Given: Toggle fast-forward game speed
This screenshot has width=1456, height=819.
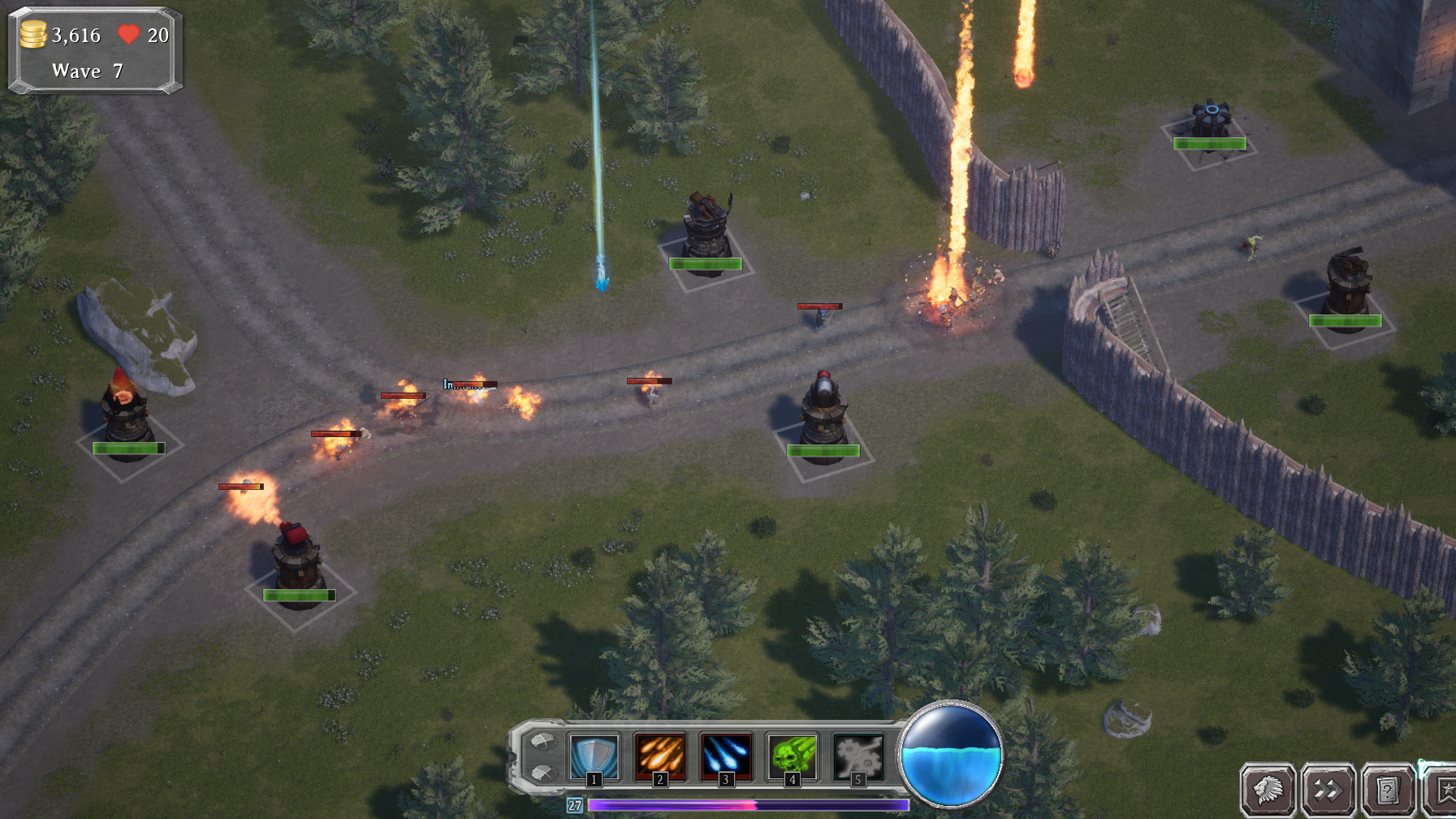Looking at the screenshot, I should 1329,789.
